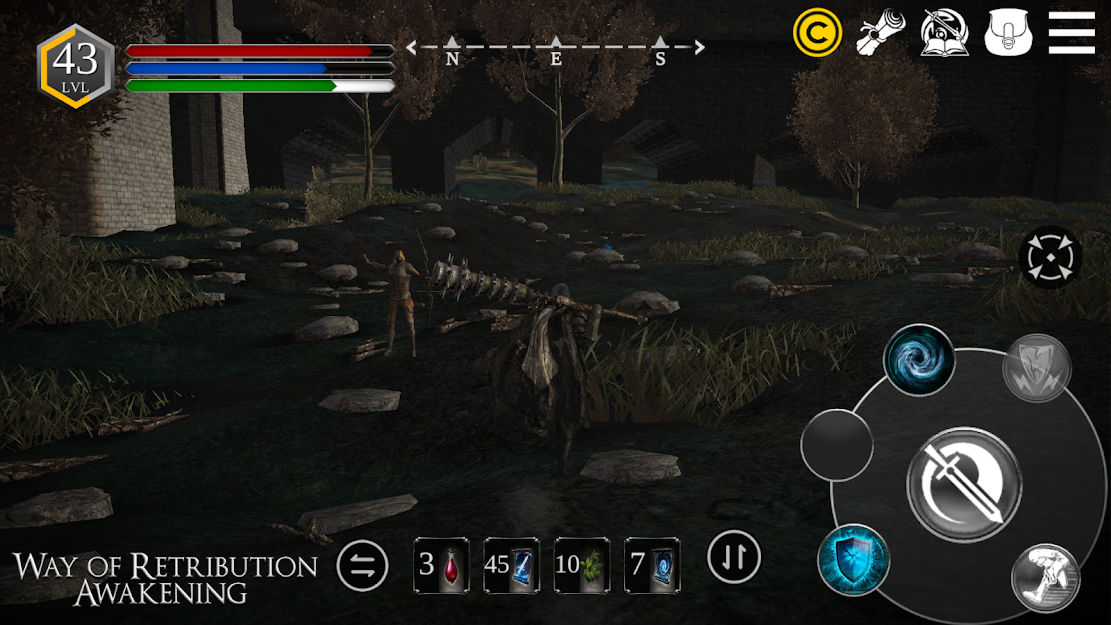The height and width of the screenshot is (625, 1111).
Task: Open the inventory bag
Action: pyautogui.click(x=1007, y=33)
